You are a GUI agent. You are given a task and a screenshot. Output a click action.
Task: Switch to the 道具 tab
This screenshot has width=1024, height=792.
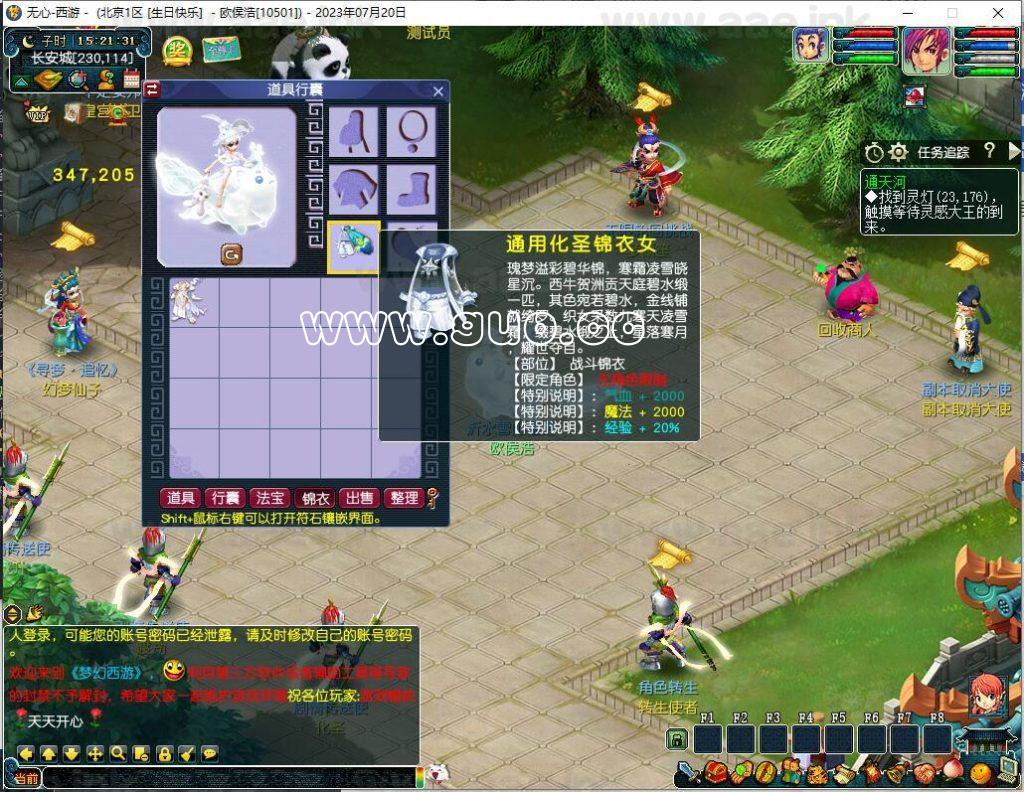pos(181,498)
